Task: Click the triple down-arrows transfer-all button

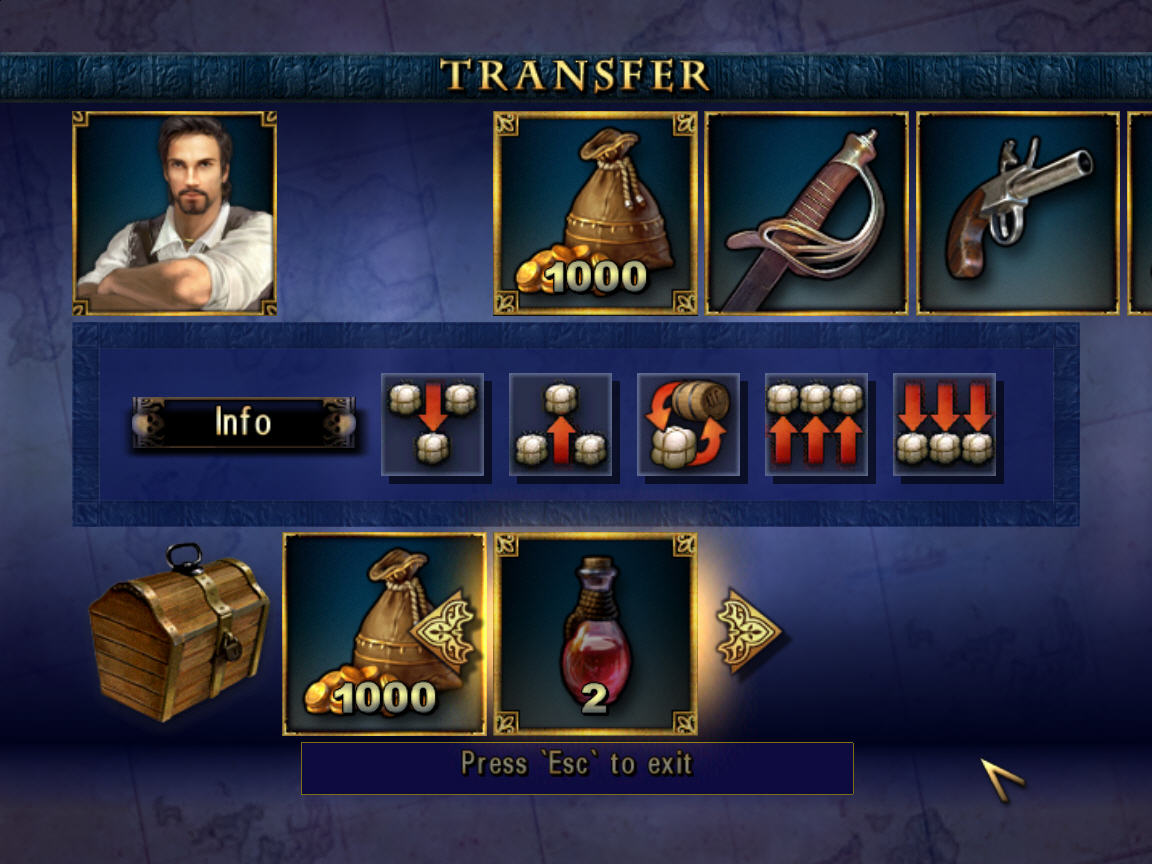Action: tap(944, 424)
